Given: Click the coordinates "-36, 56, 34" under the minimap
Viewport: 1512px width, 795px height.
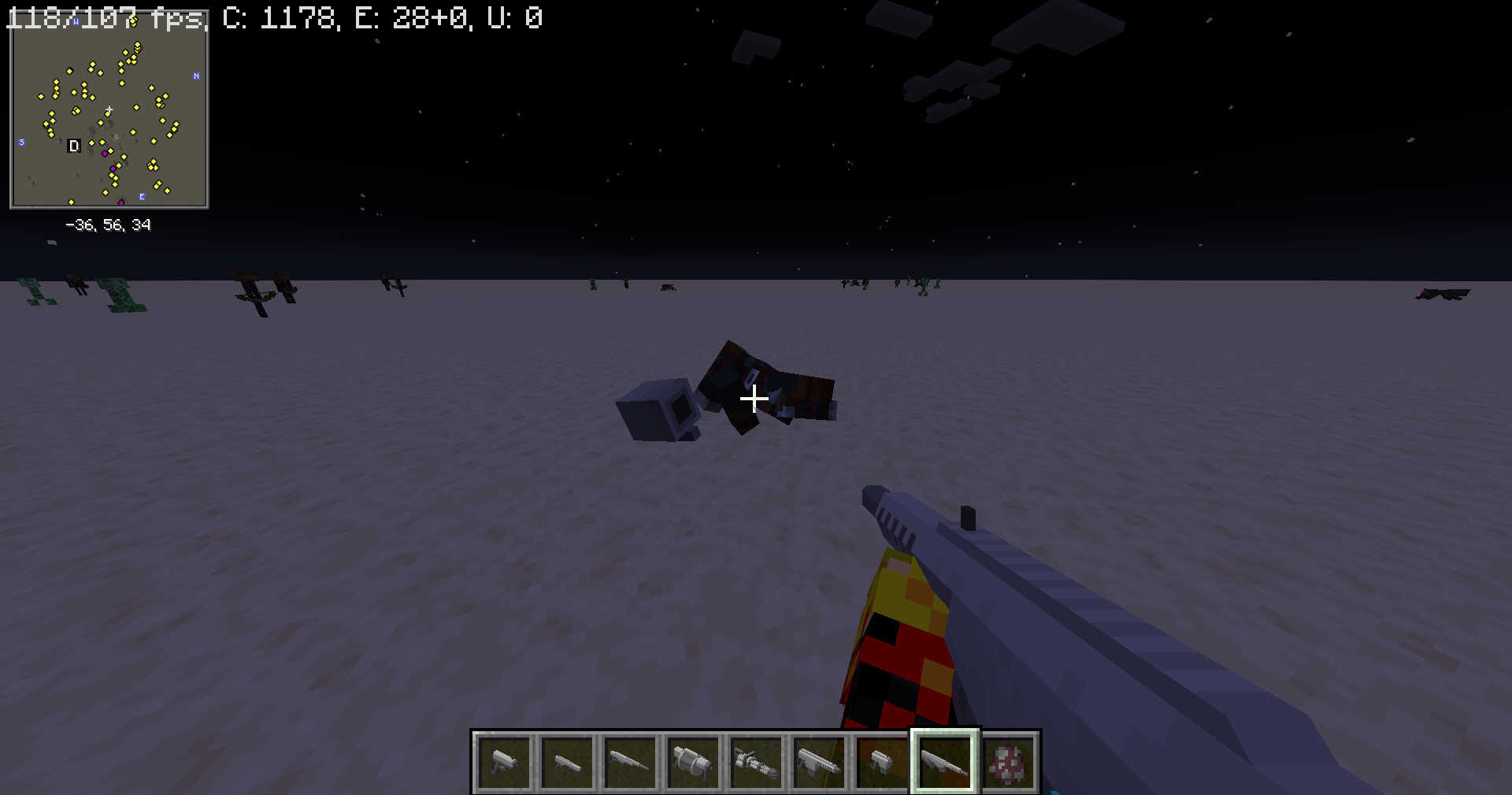Looking at the screenshot, I should [109, 225].
